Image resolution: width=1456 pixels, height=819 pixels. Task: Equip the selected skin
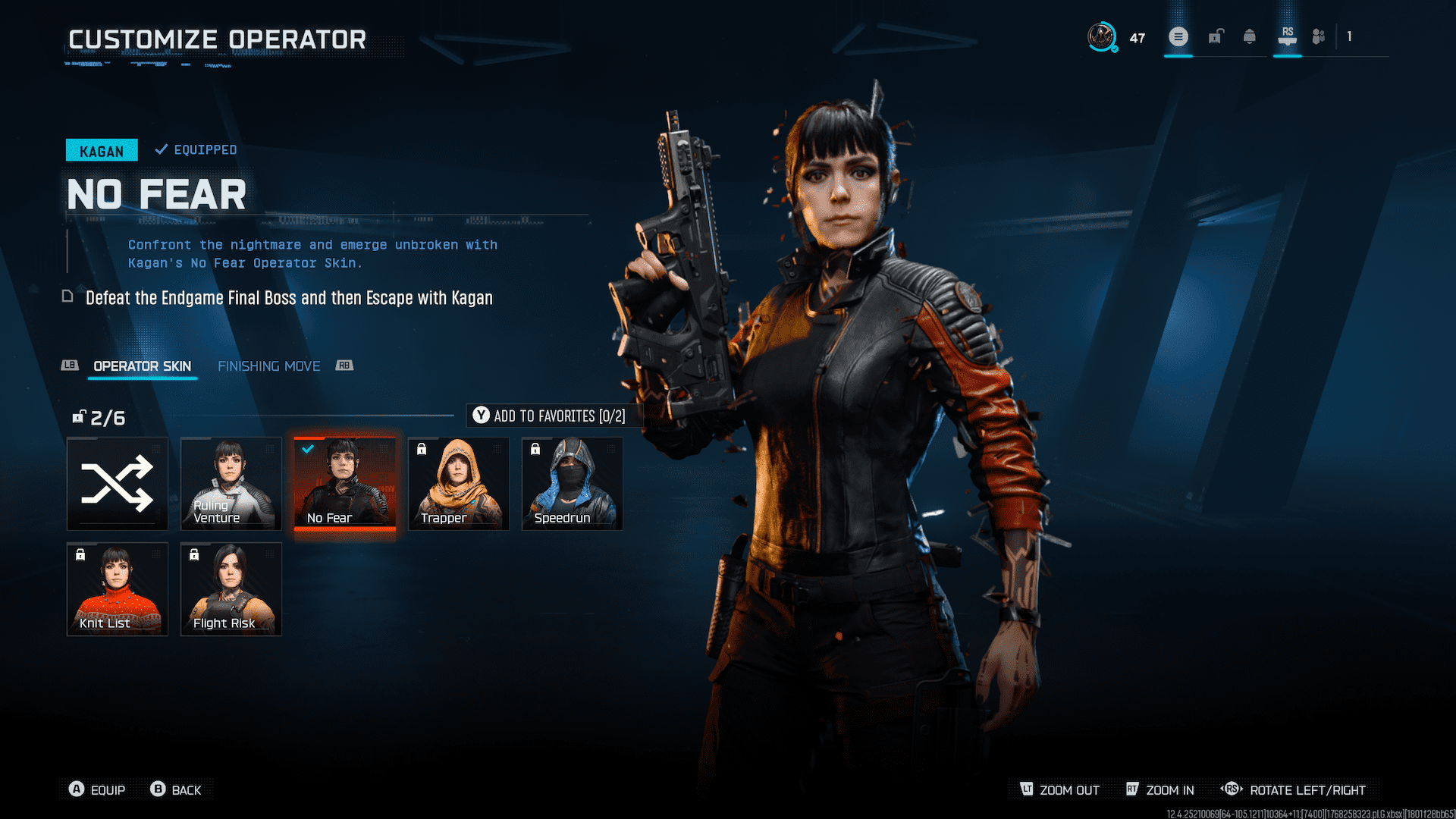tap(98, 789)
